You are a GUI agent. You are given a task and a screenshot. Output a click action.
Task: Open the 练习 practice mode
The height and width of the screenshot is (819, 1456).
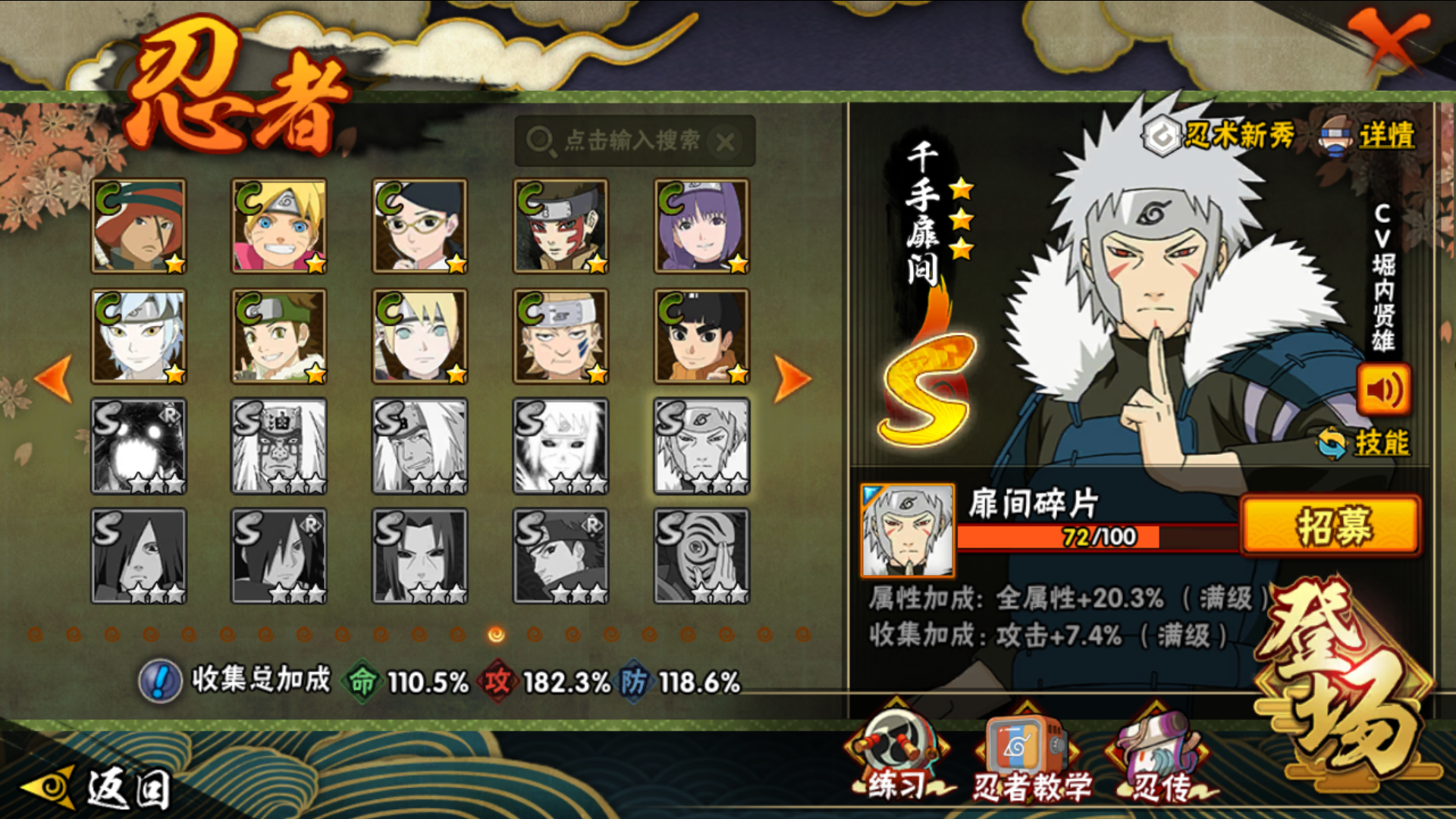[x=896, y=758]
